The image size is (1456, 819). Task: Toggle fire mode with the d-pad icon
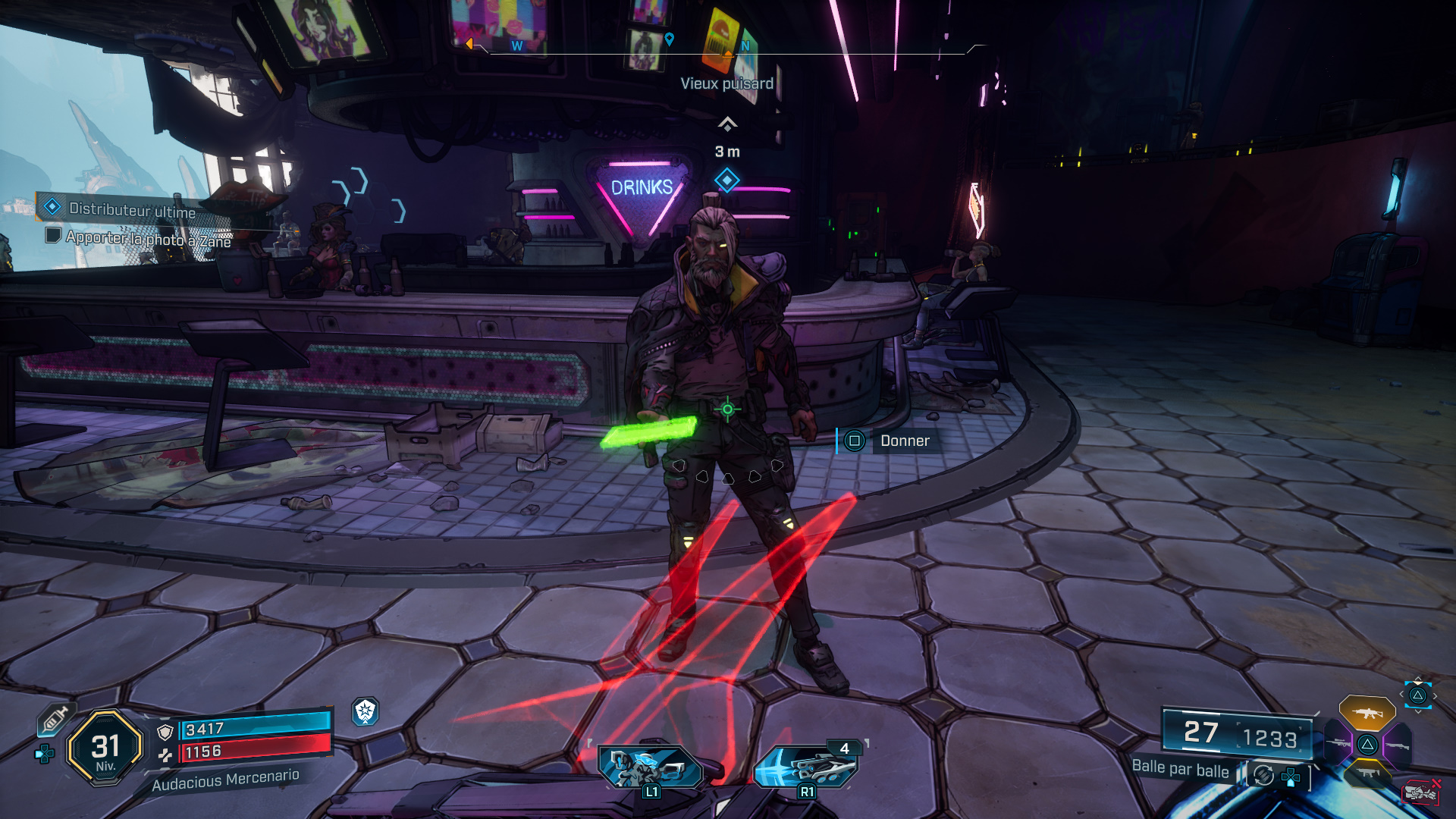click(1291, 777)
